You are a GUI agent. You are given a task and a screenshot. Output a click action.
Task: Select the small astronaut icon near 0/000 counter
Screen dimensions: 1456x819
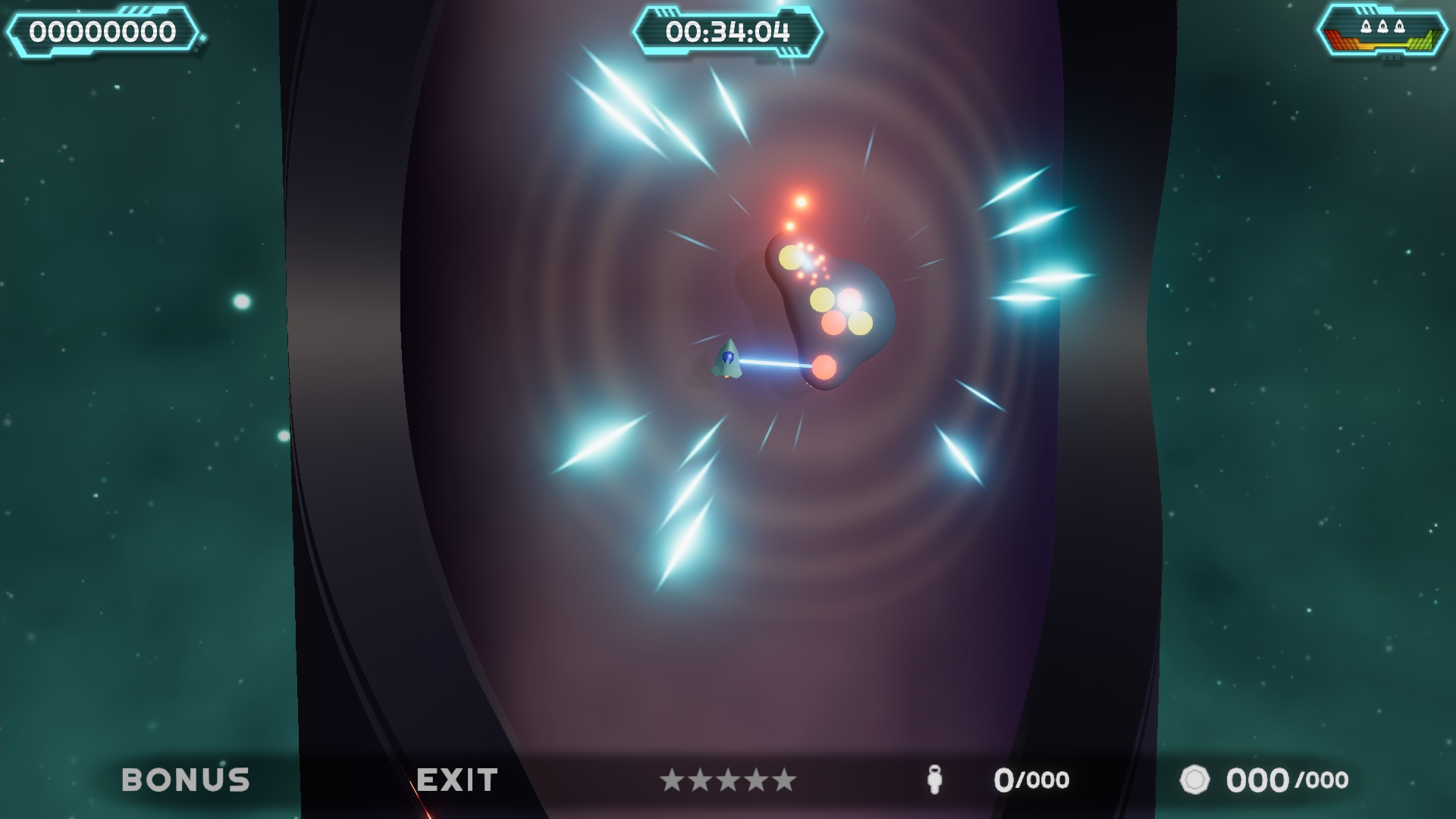click(937, 780)
